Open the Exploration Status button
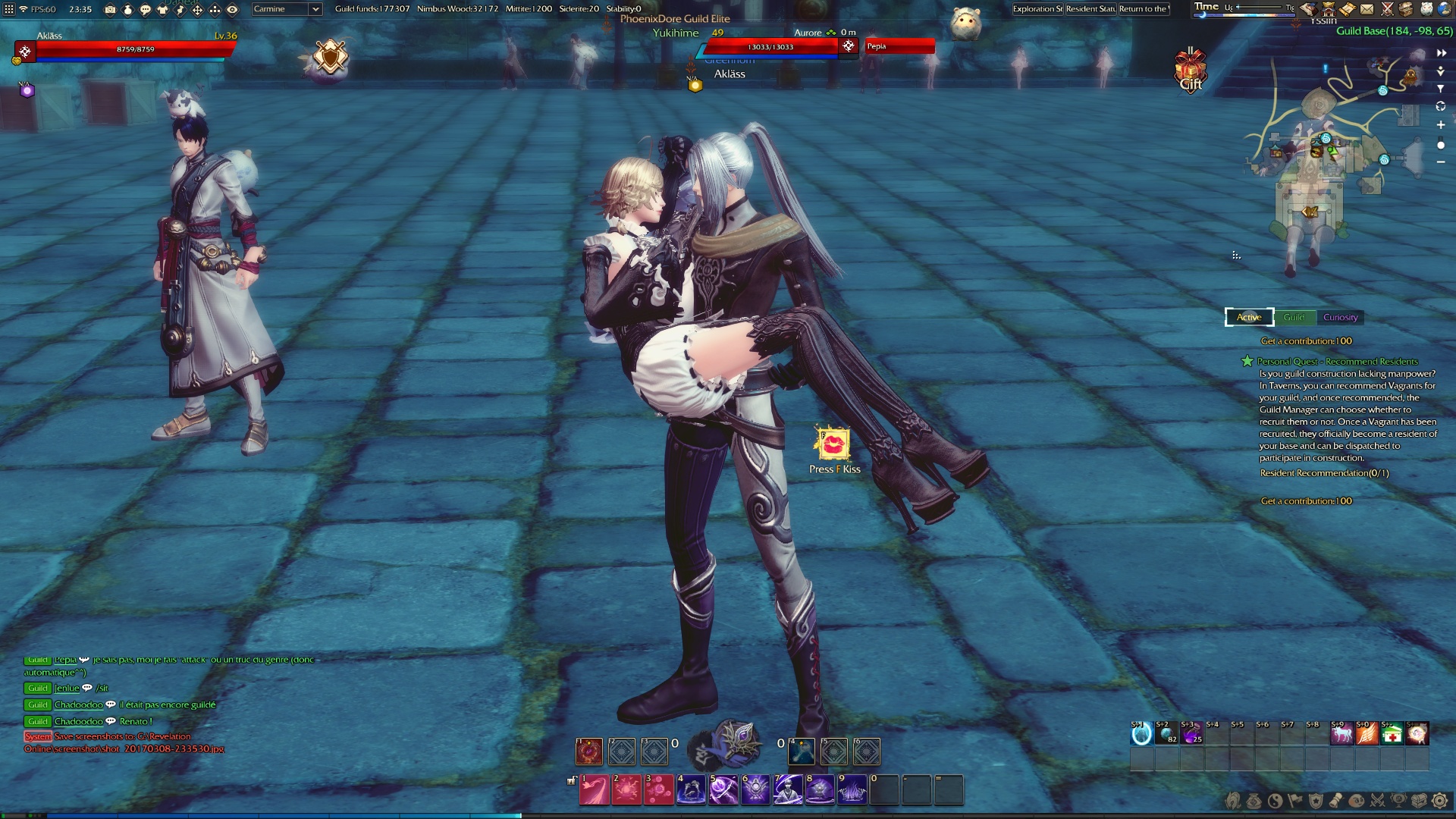This screenshot has height=819, width=1456. tap(1037, 9)
